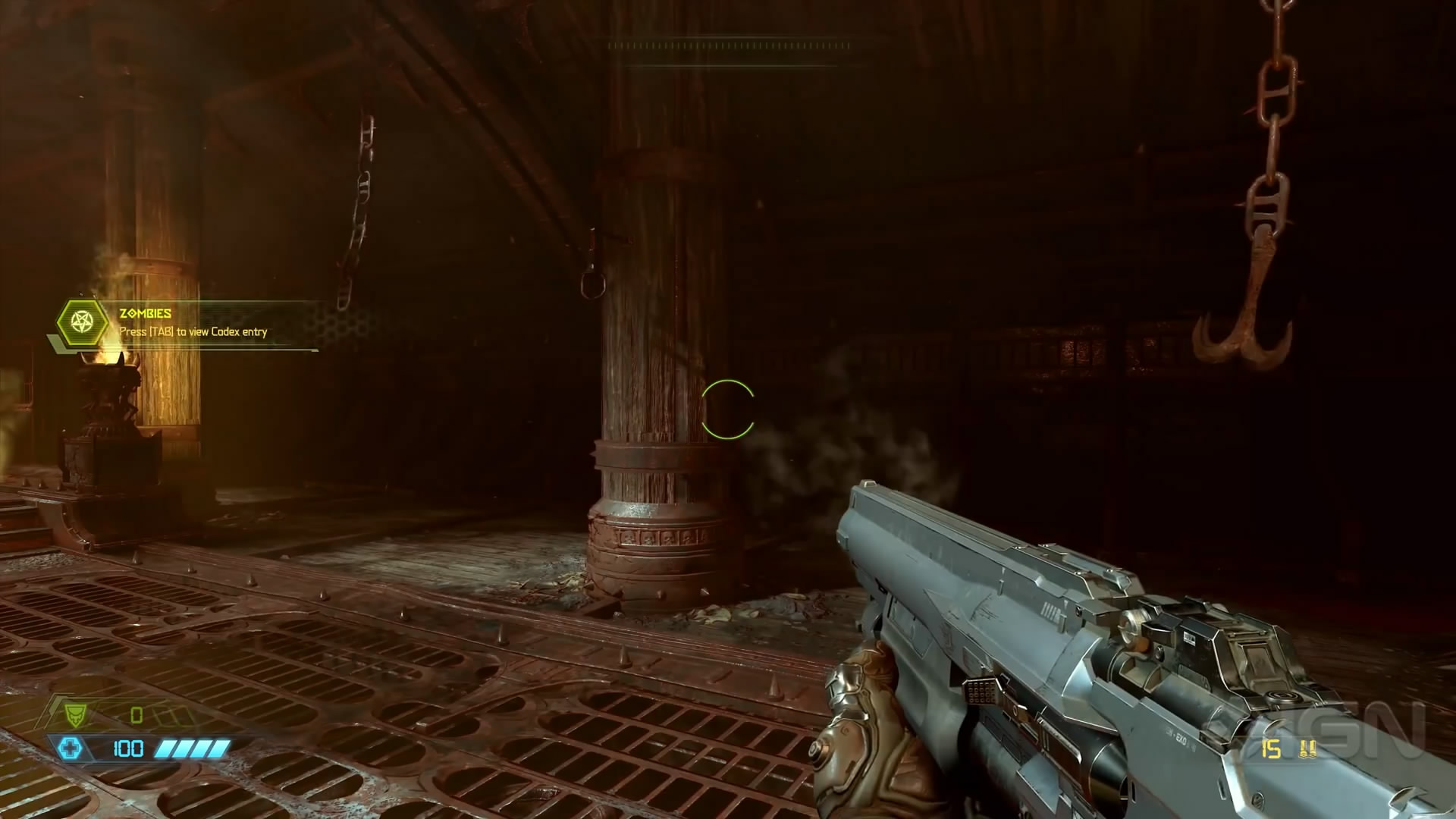1456x819 pixels.
Task: Select the green armor helmet icon
Action: pos(75,714)
